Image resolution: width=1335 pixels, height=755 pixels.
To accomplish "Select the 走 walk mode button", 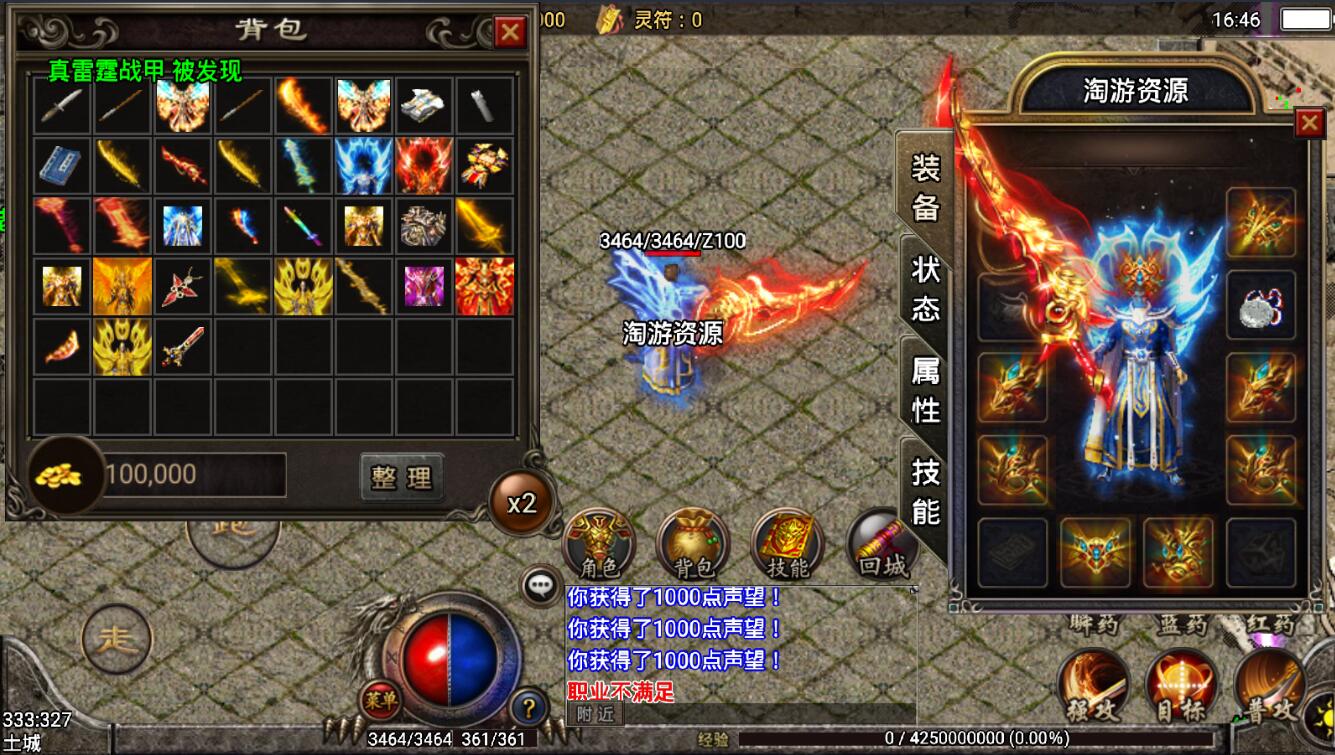I will [116, 638].
